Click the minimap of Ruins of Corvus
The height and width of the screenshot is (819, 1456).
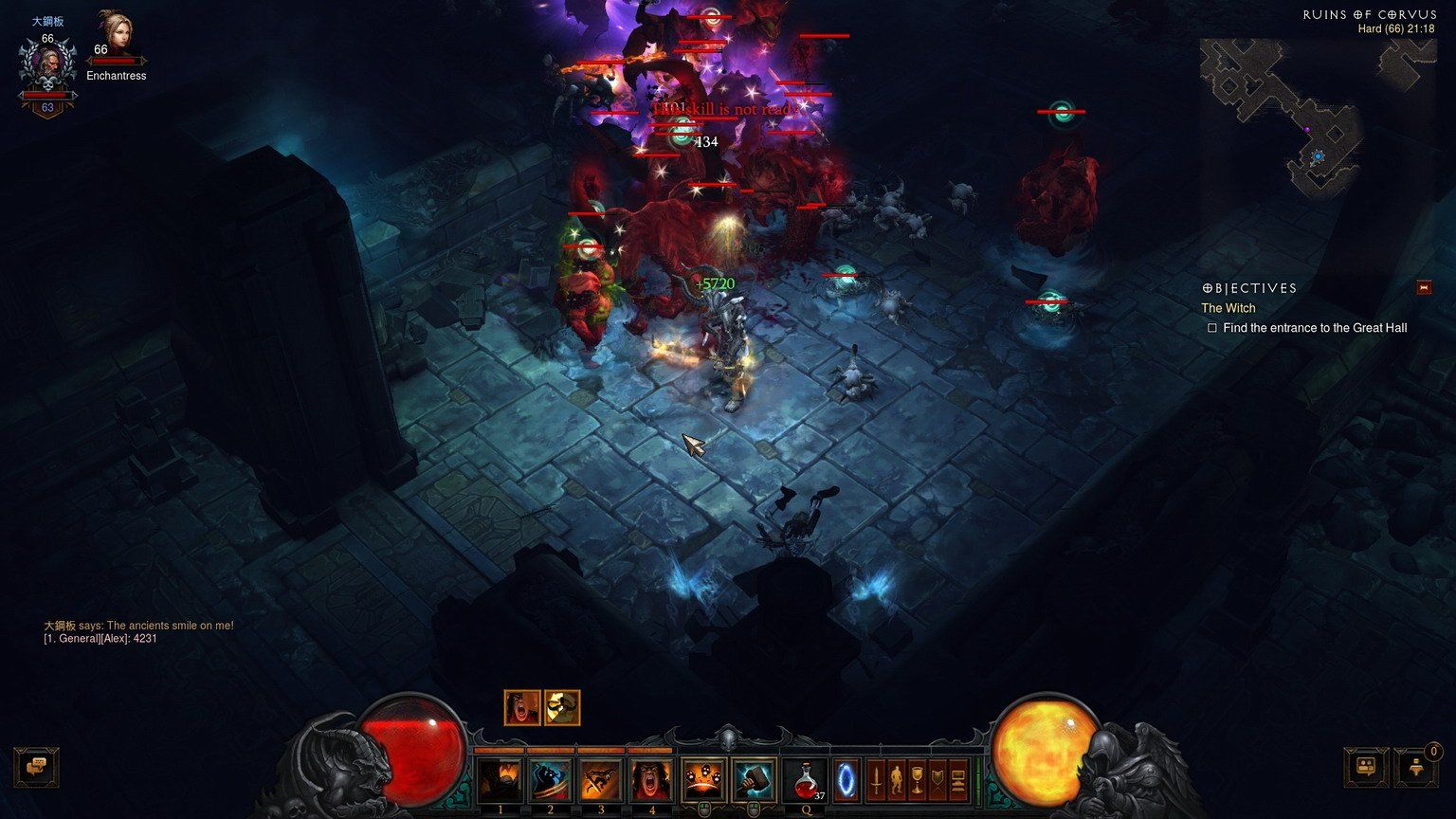tap(1318, 118)
